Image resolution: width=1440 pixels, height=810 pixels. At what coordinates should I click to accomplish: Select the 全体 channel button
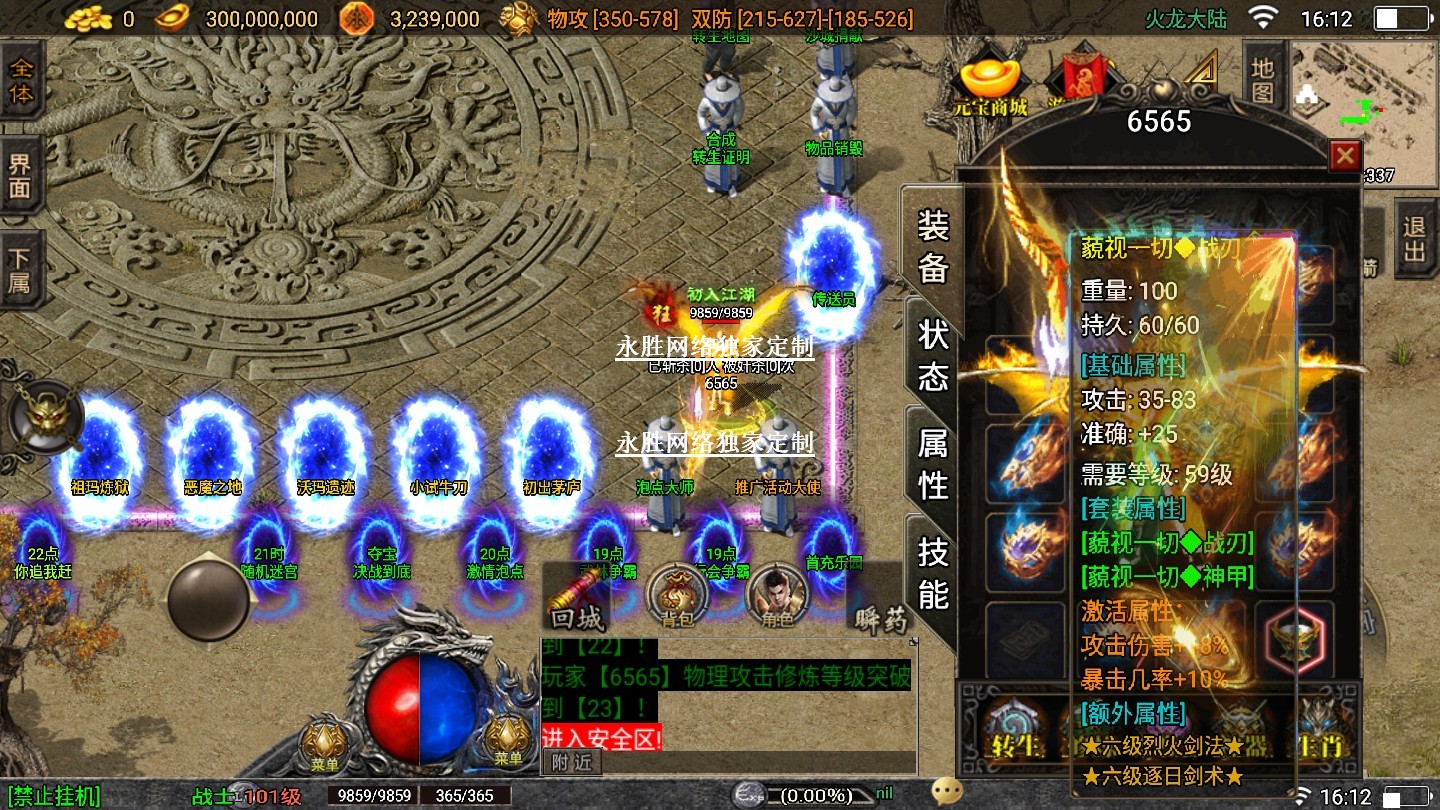[21, 82]
